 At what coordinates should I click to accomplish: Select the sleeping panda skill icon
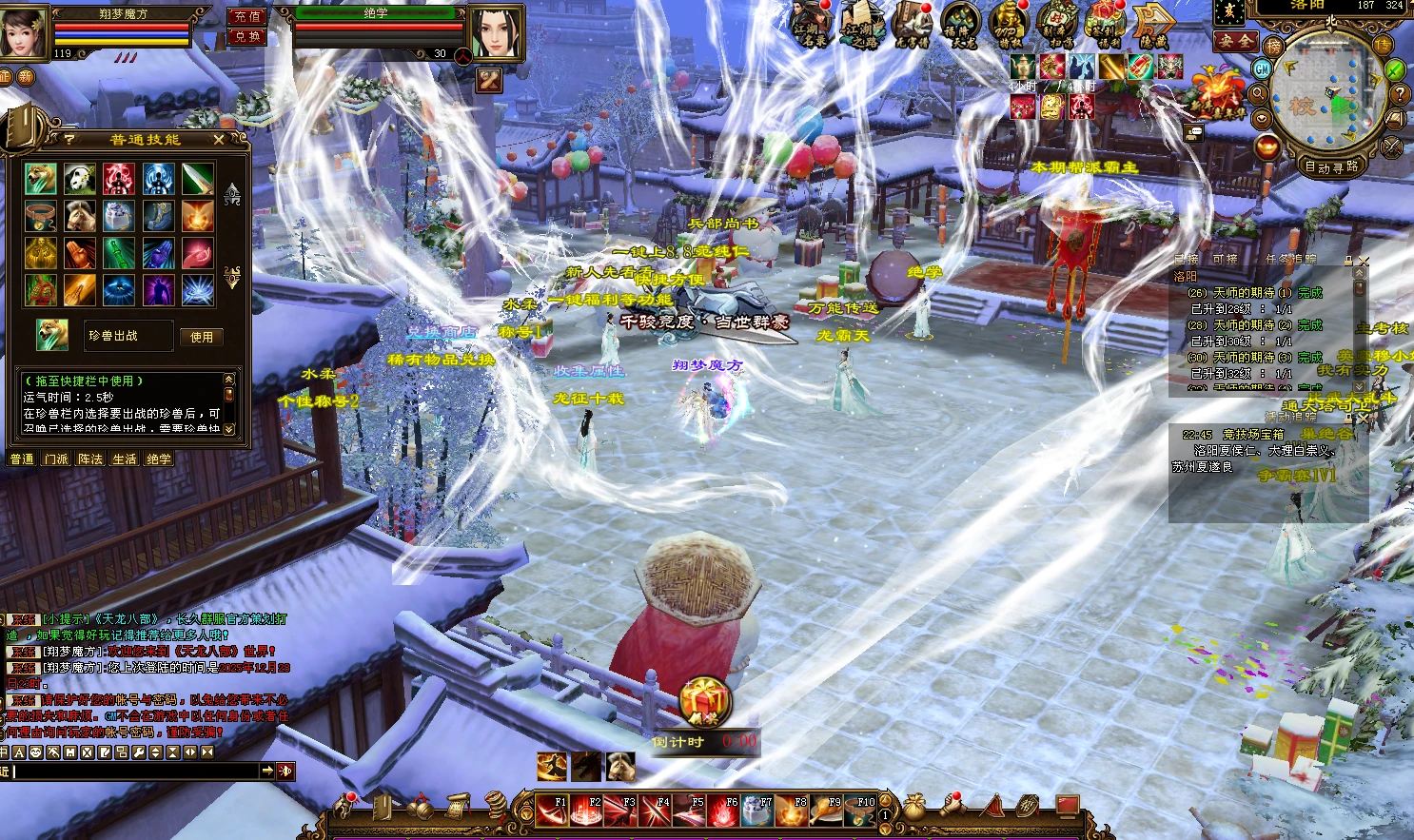(x=79, y=178)
